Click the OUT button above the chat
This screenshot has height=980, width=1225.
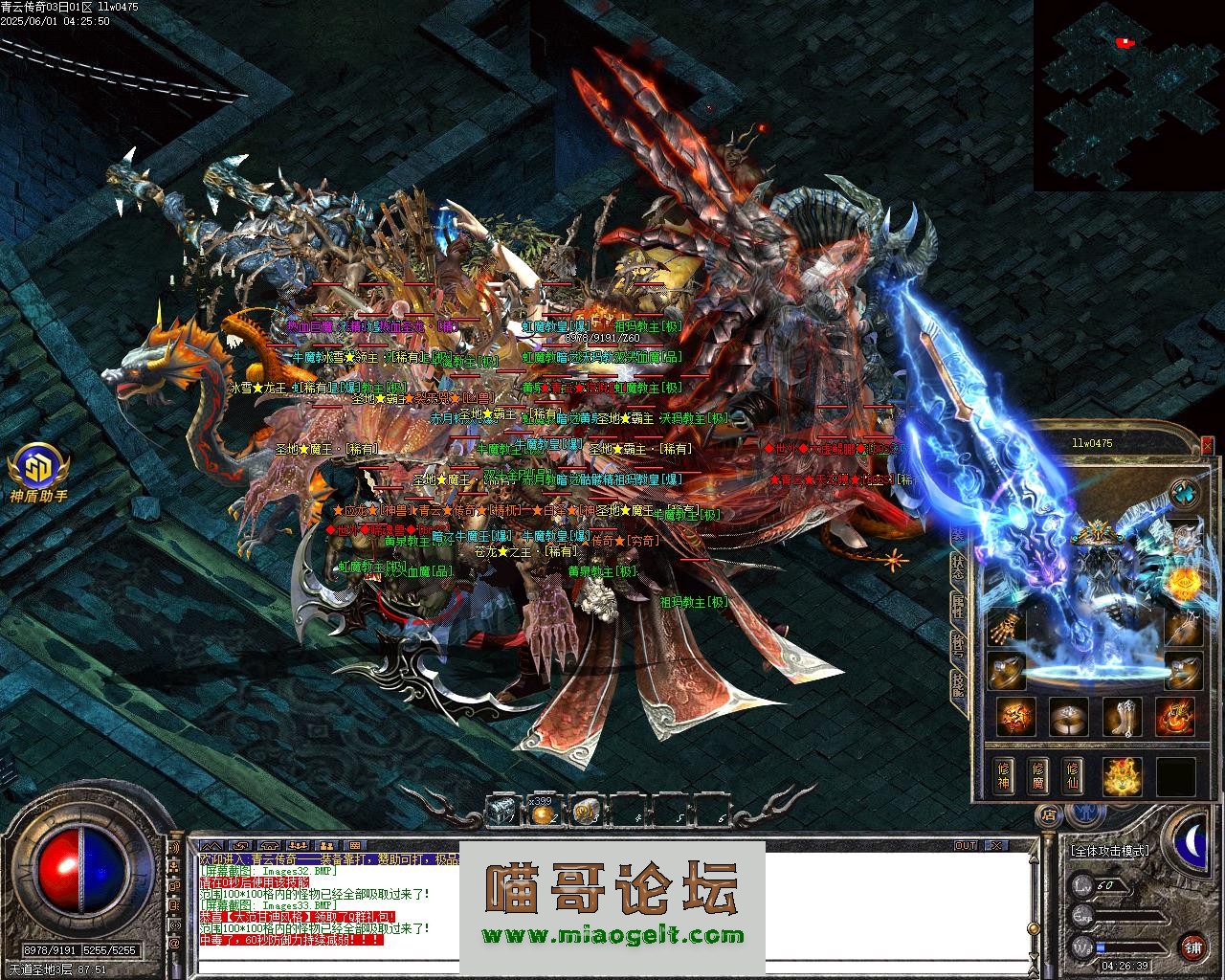966,846
